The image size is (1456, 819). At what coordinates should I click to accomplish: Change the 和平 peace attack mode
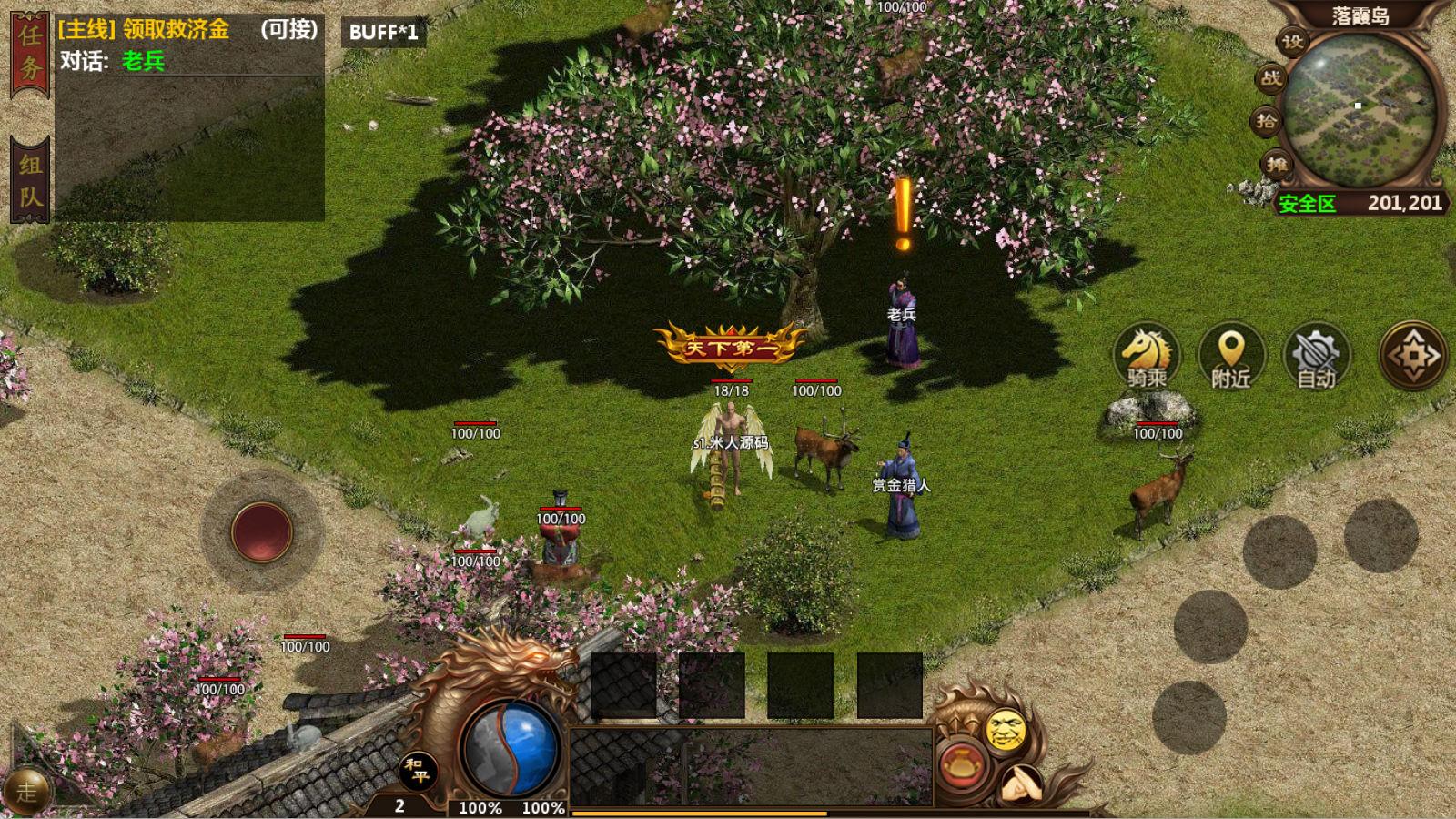[x=419, y=773]
